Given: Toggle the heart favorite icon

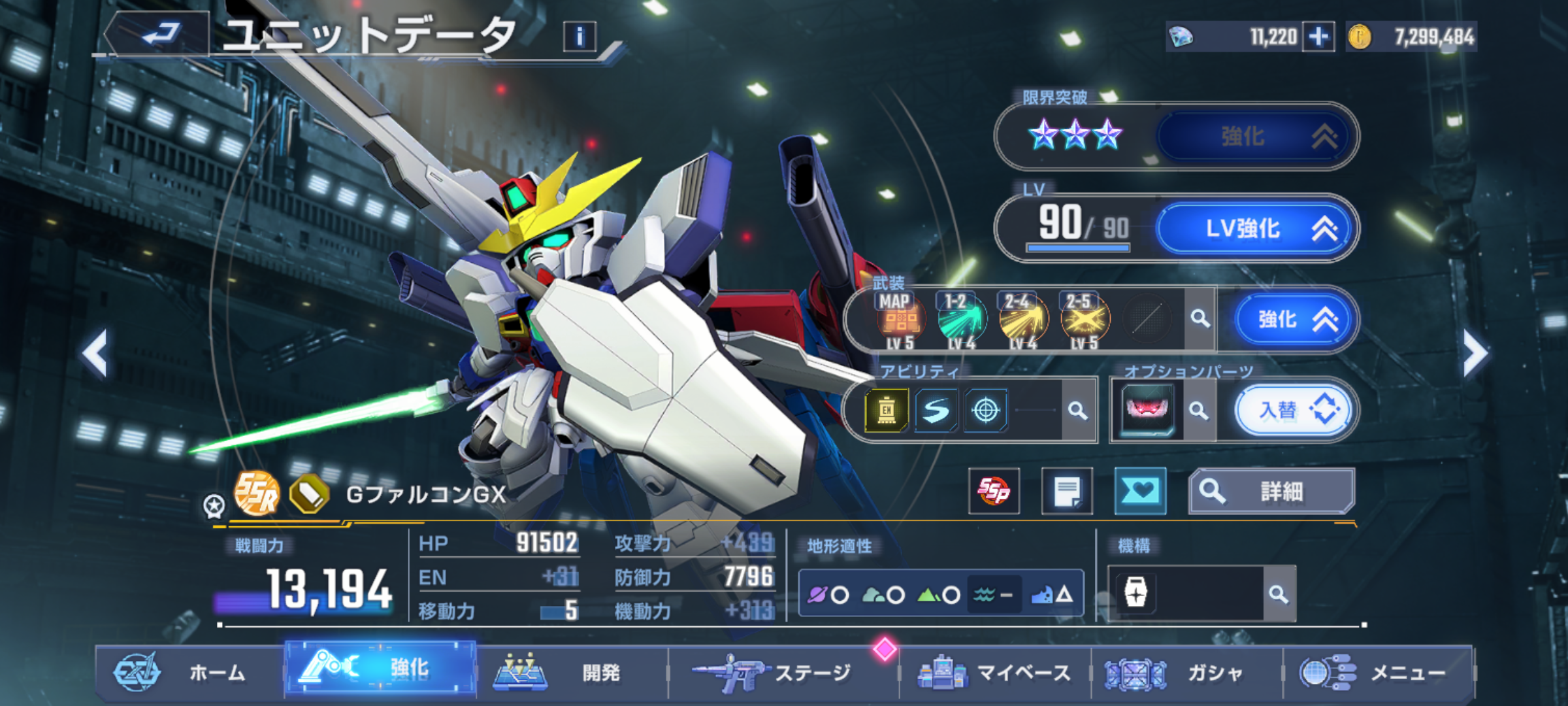Looking at the screenshot, I should click(x=1139, y=491).
